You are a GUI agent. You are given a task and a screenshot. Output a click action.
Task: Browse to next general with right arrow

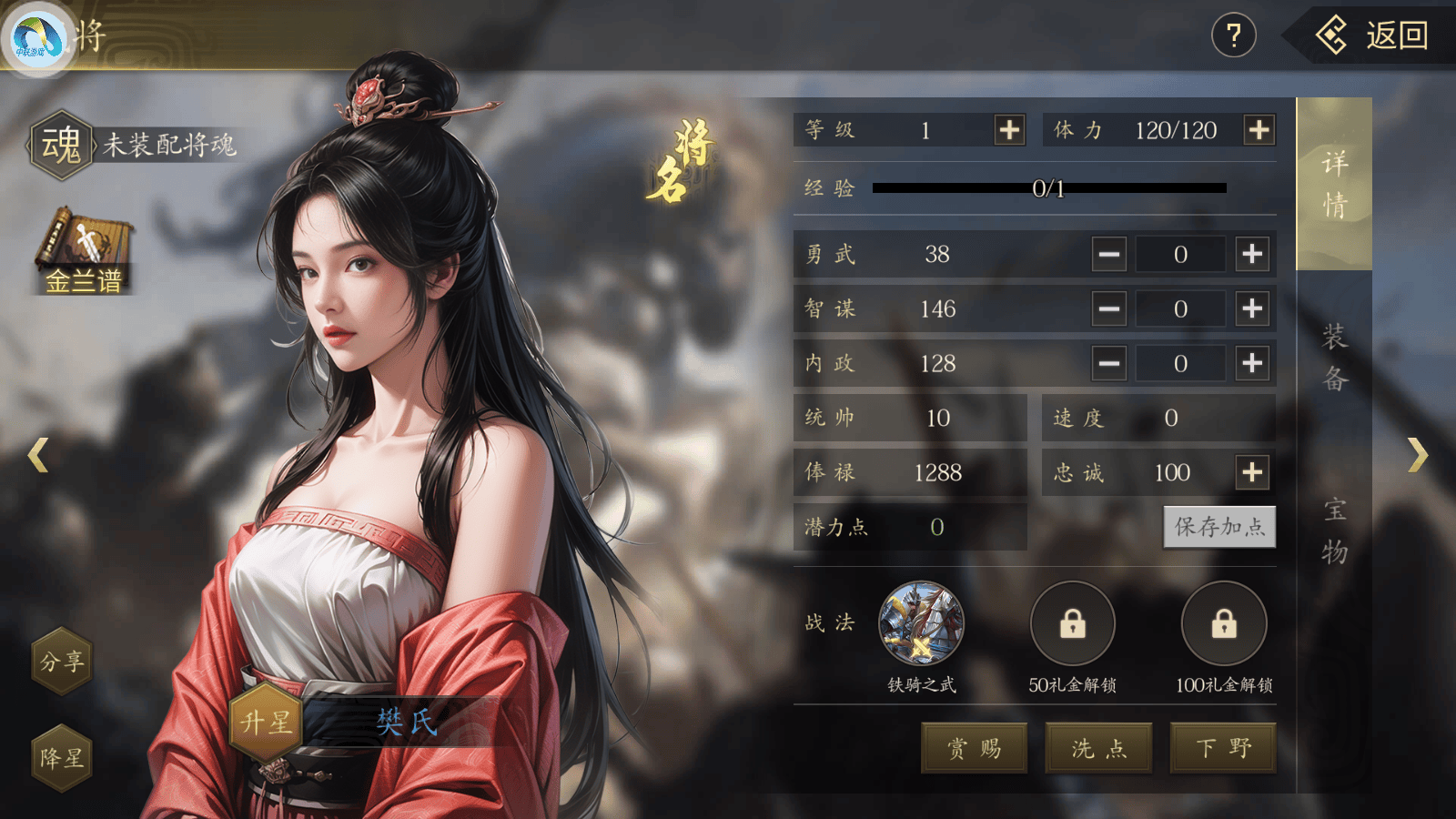click(x=1418, y=454)
